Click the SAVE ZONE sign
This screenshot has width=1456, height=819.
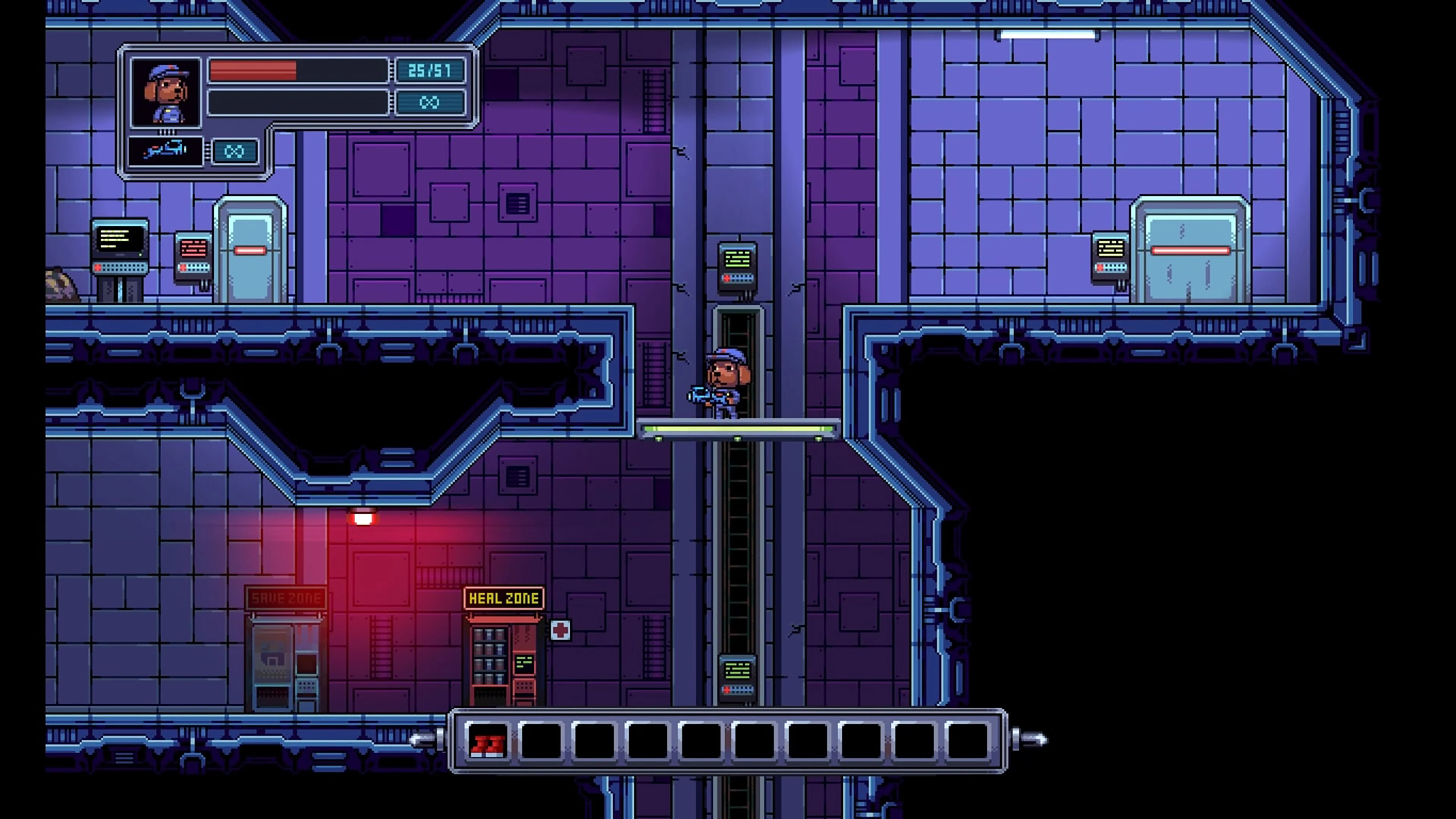point(286,598)
